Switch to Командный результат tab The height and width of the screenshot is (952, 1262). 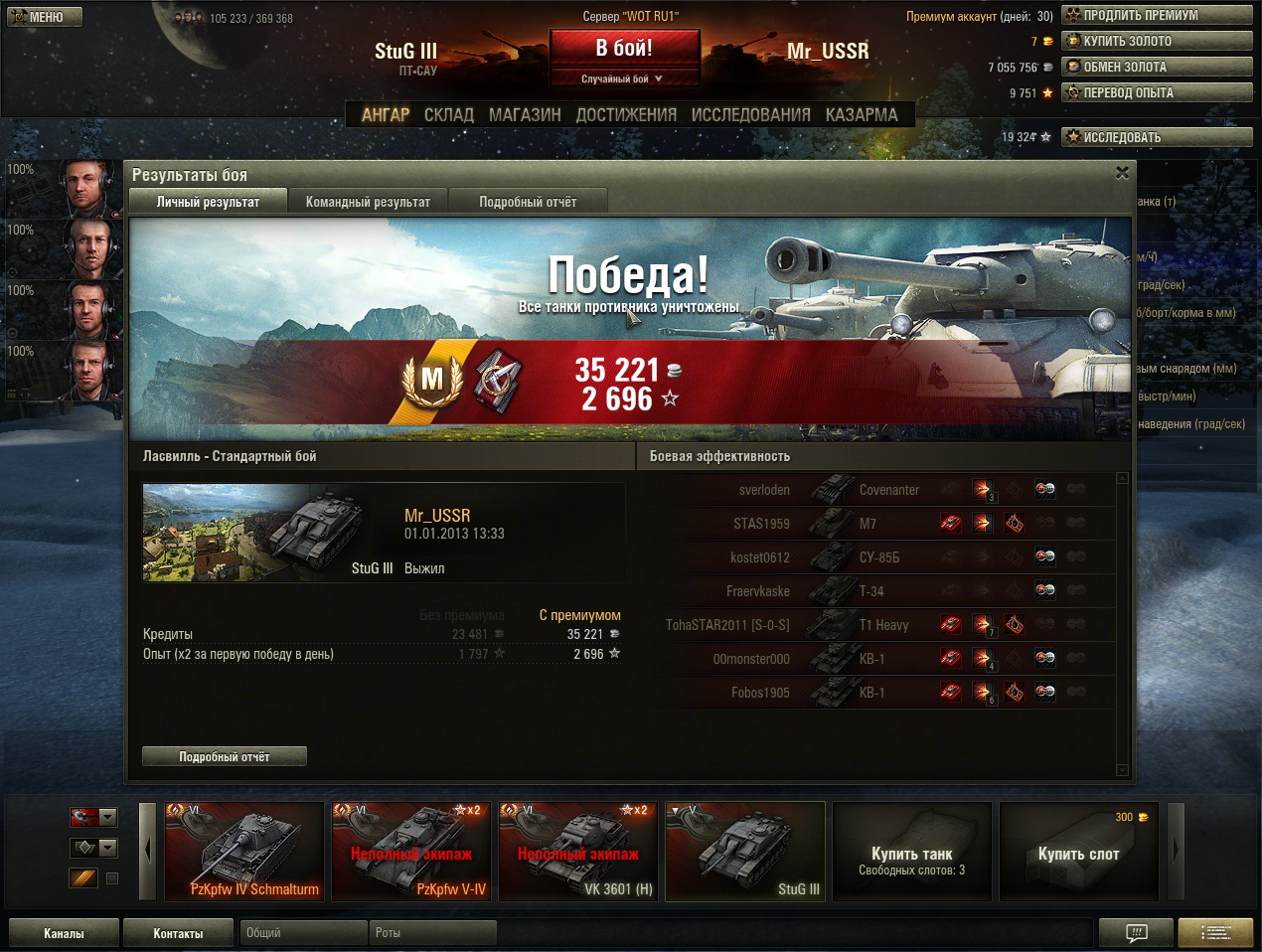click(x=368, y=202)
